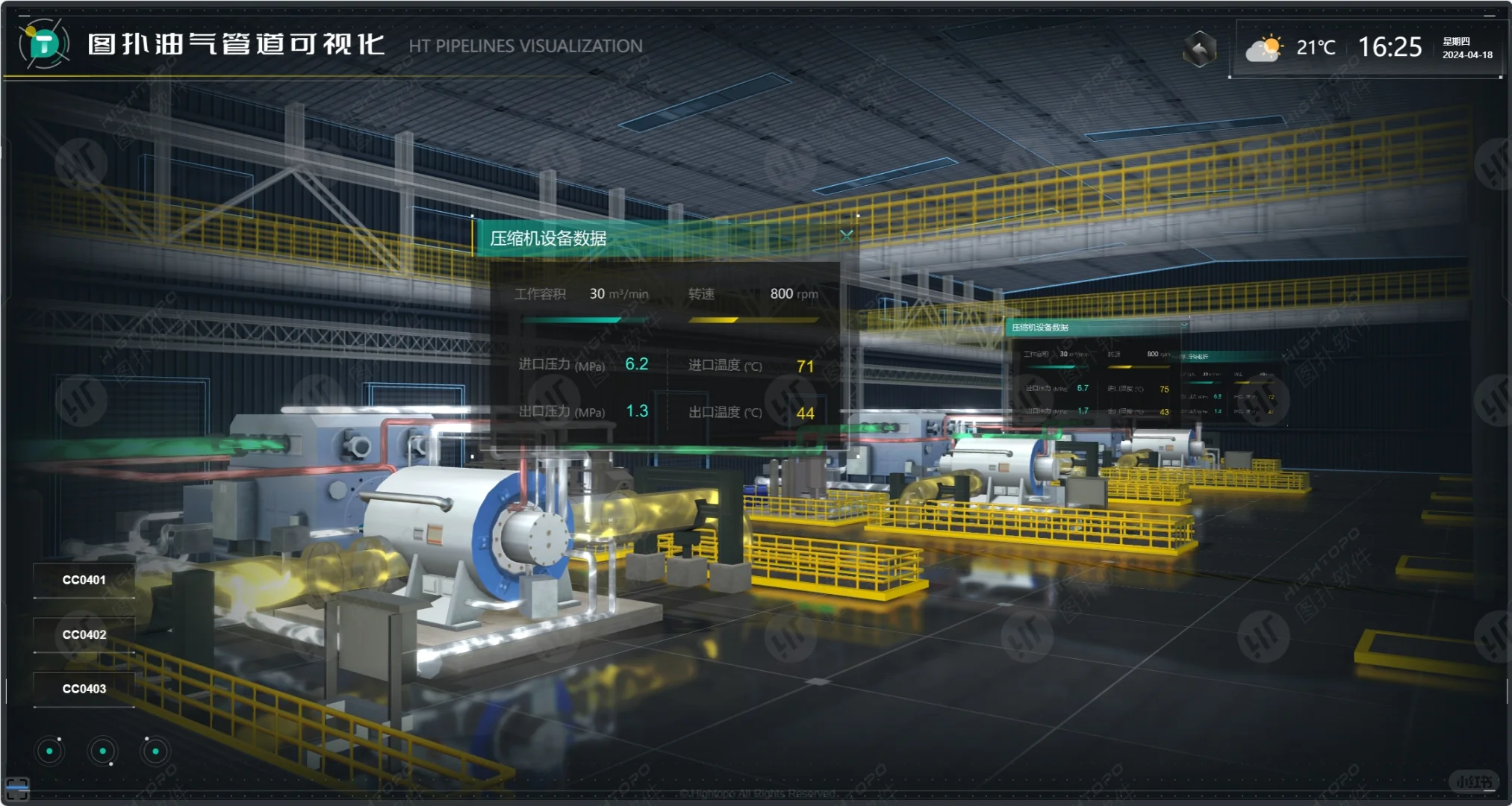Close the panel showing 6.7 inlet pressure
Screen dimensions: 1512x806
tap(1183, 326)
